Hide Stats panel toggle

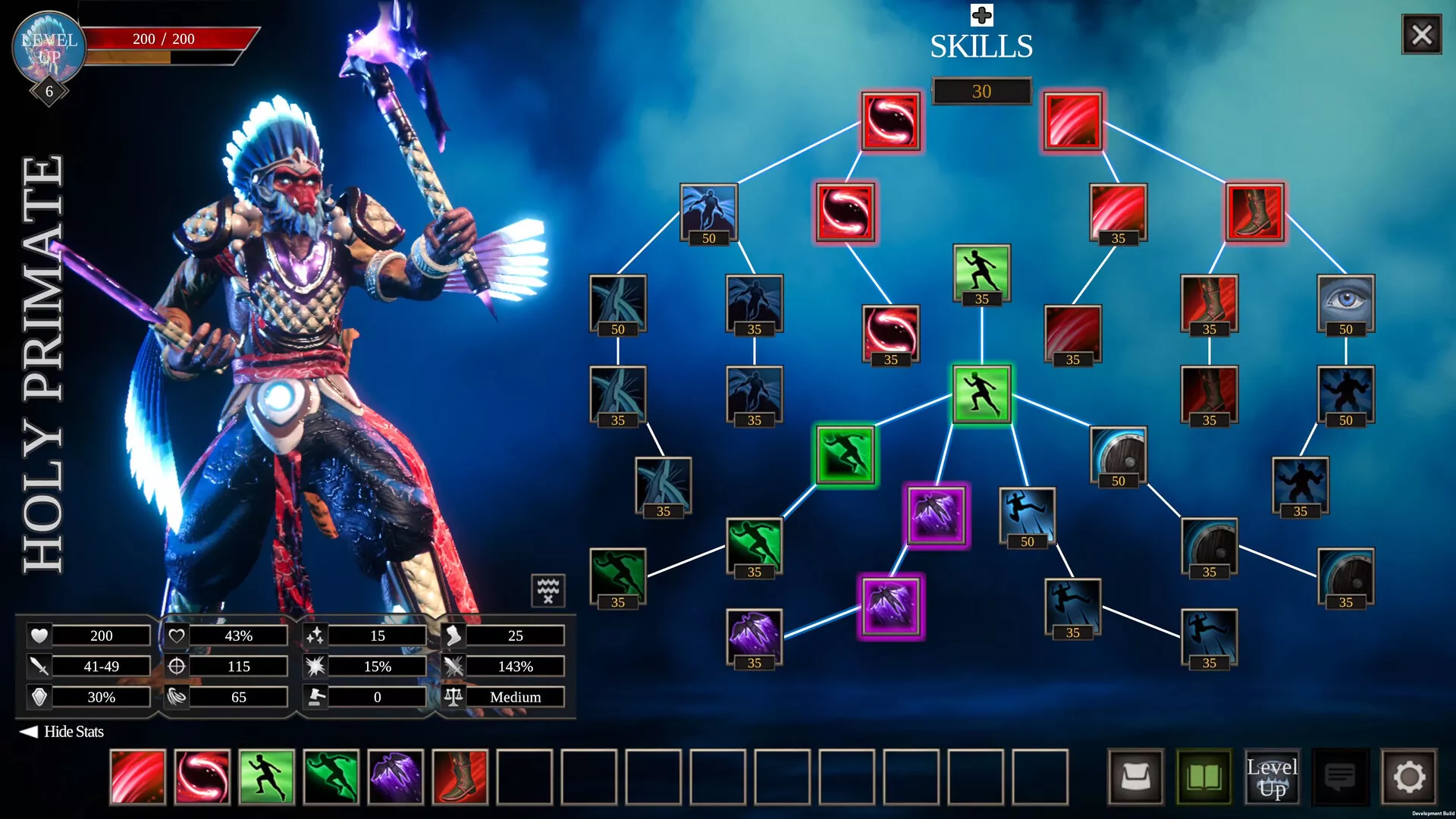pos(62,732)
